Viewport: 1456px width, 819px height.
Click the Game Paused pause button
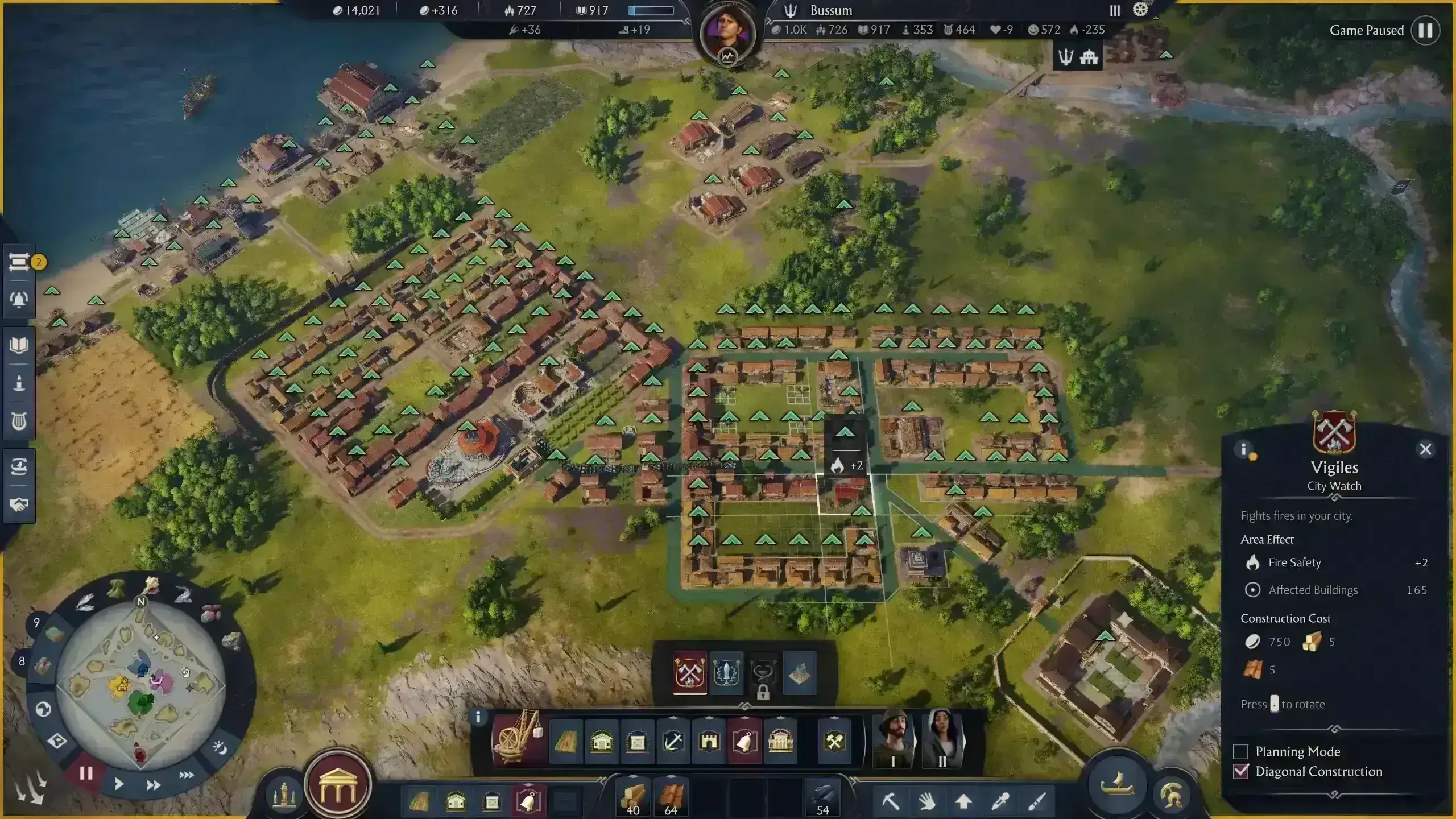(x=1425, y=30)
